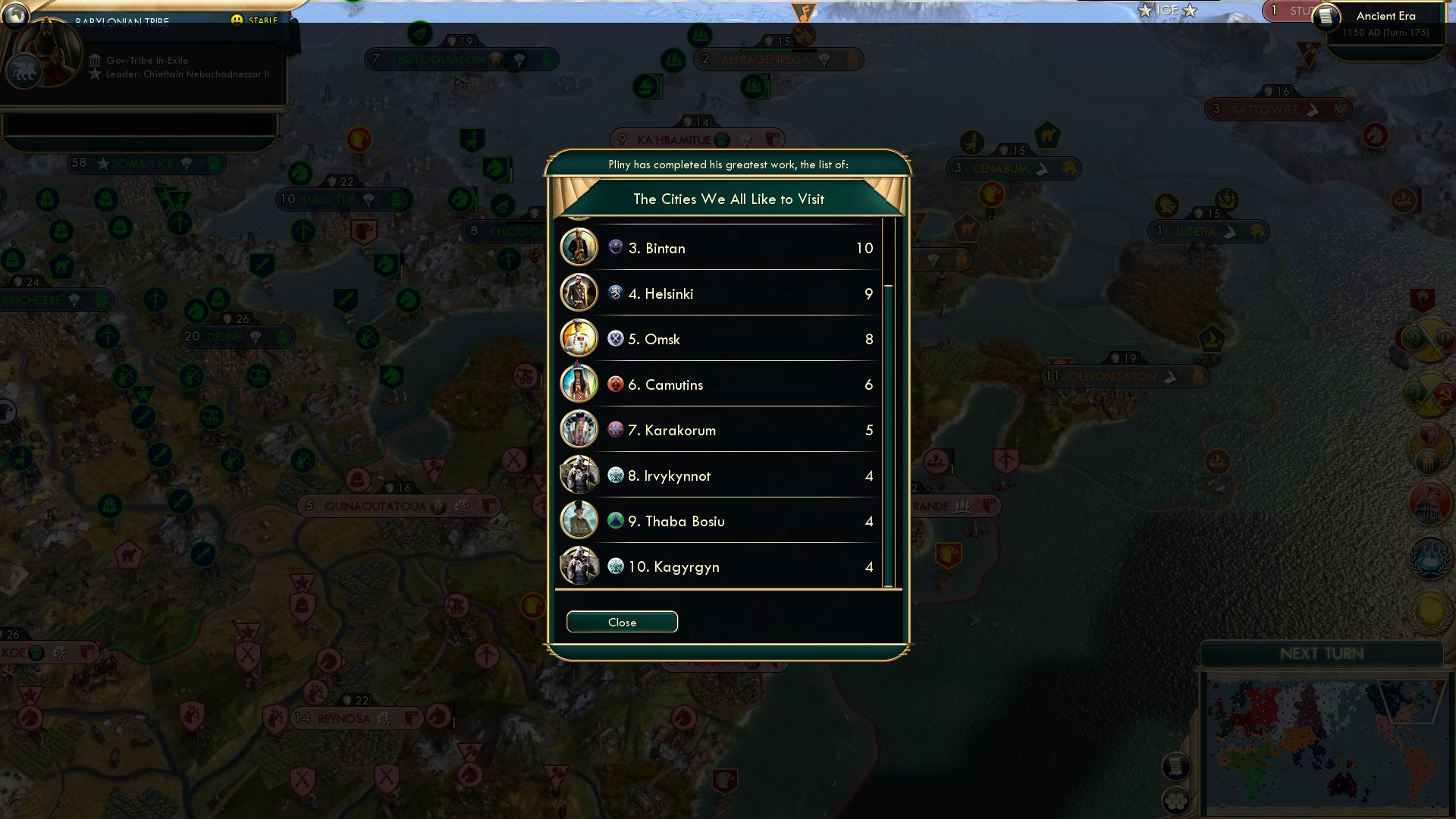Click the Thaba Bosiu leader portrait

[579, 521]
